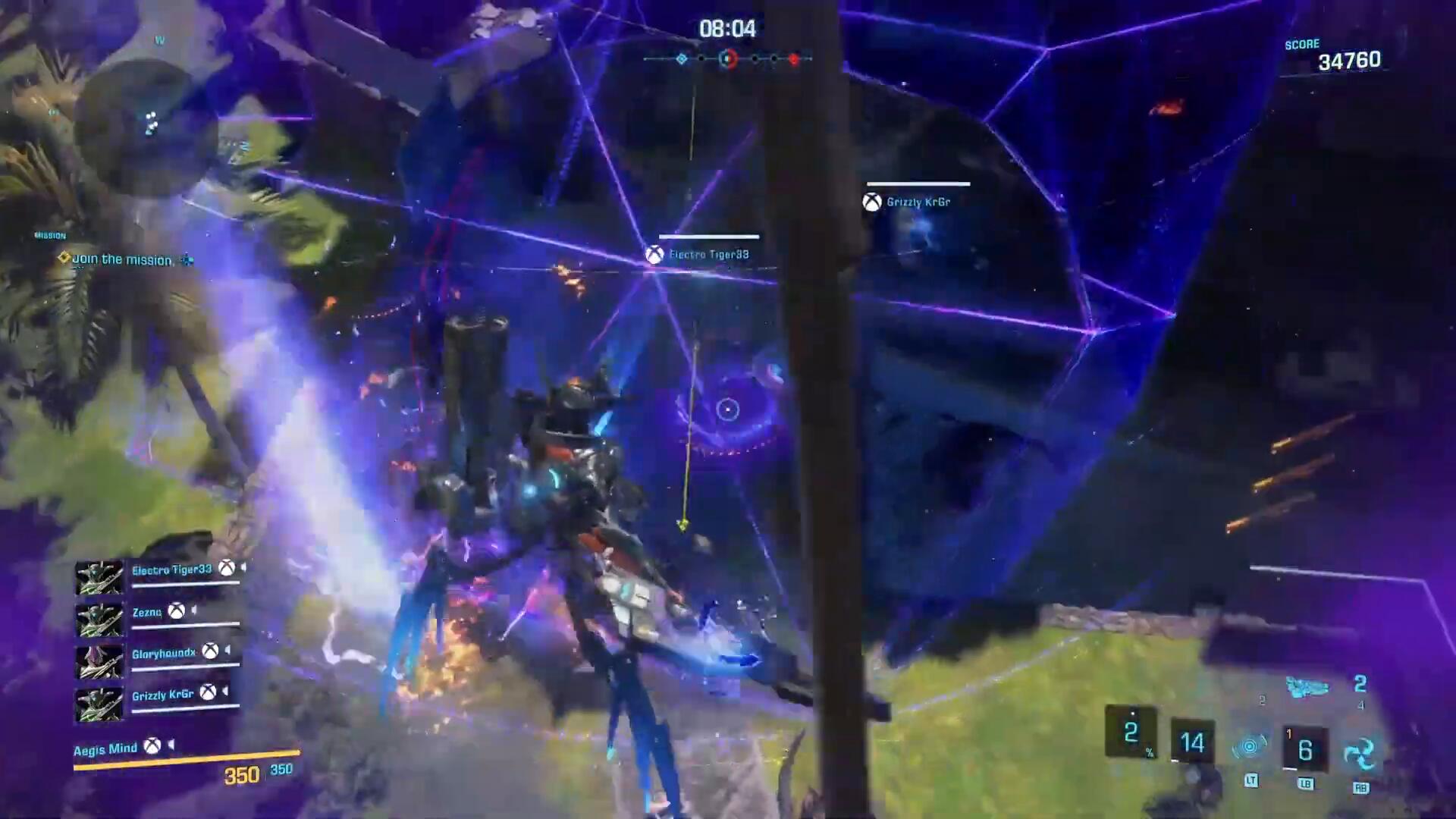Select Grizzly KrGr's portrait in squad list
The image size is (1456, 819).
[x=99, y=704]
